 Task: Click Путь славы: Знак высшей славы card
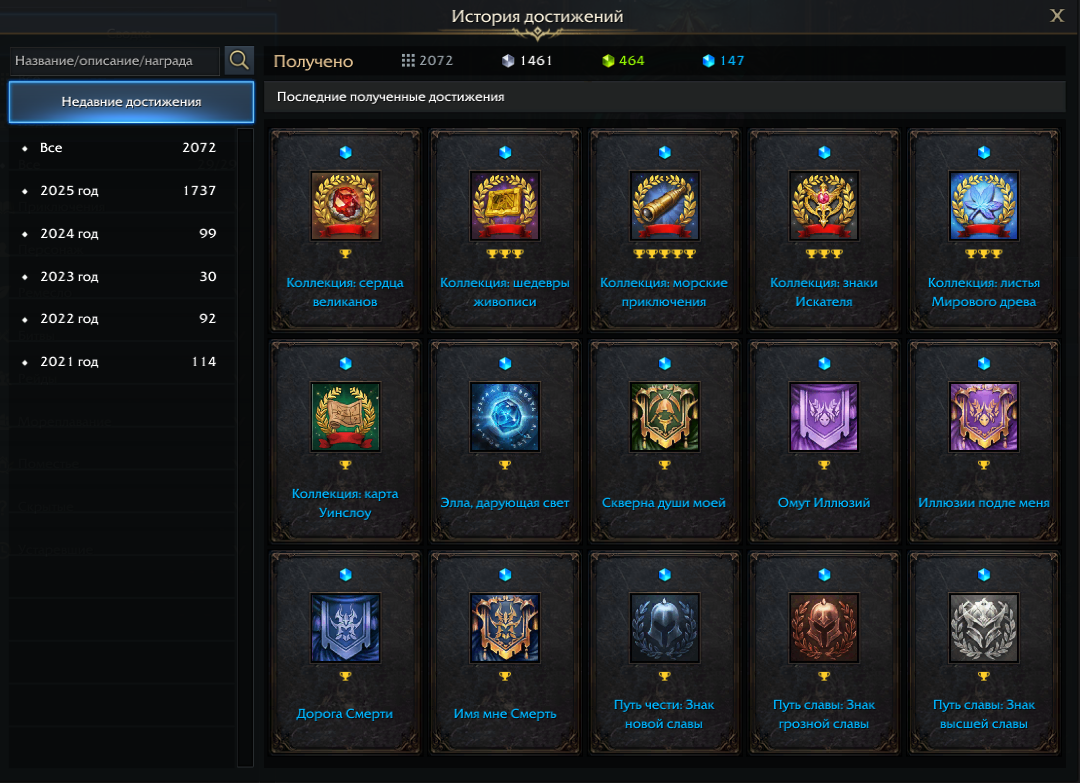(x=984, y=650)
